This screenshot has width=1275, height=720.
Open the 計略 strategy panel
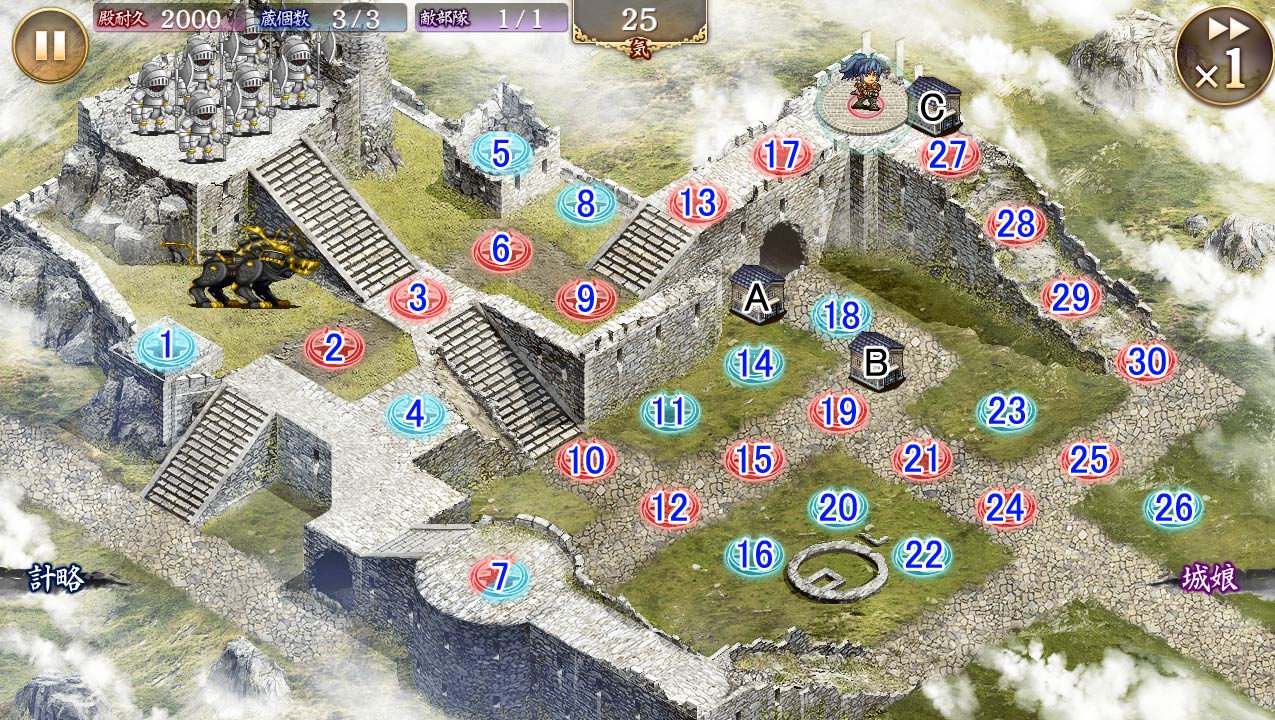pyautogui.click(x=55, y=579)
